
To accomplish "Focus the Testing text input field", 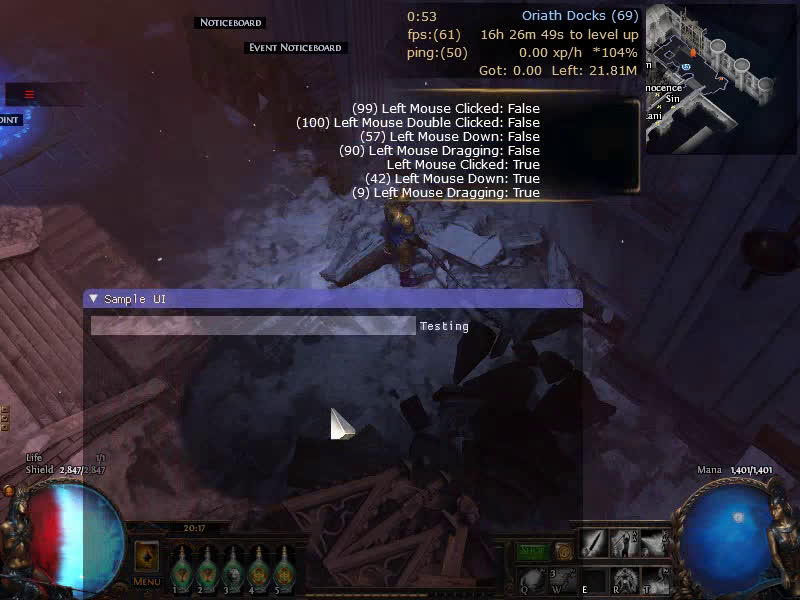I will tap(252, 326).
